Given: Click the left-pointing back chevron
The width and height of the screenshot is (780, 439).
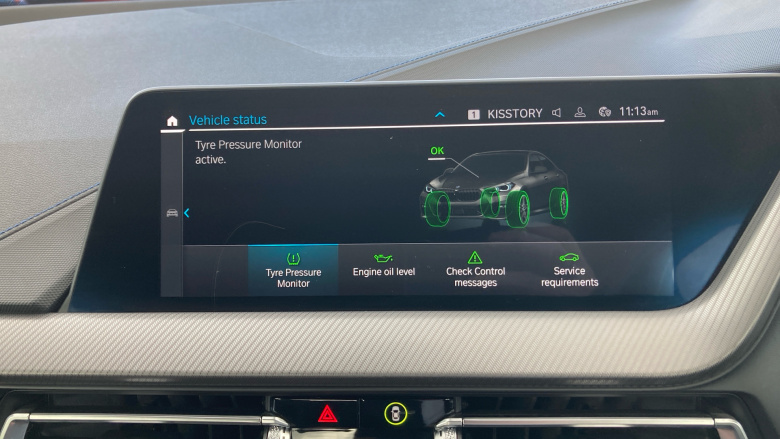Looking at the screenshot, I should point(187,212).
